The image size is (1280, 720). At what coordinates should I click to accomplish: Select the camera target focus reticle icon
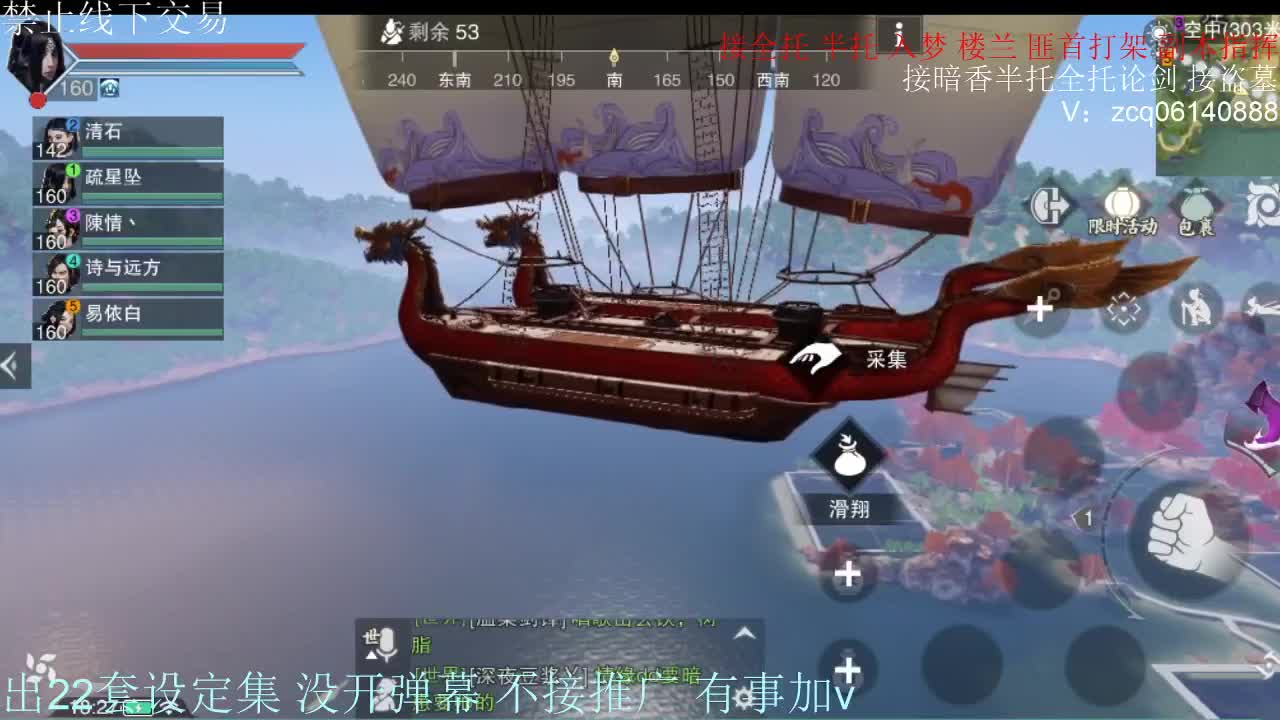pos(1121,310)
